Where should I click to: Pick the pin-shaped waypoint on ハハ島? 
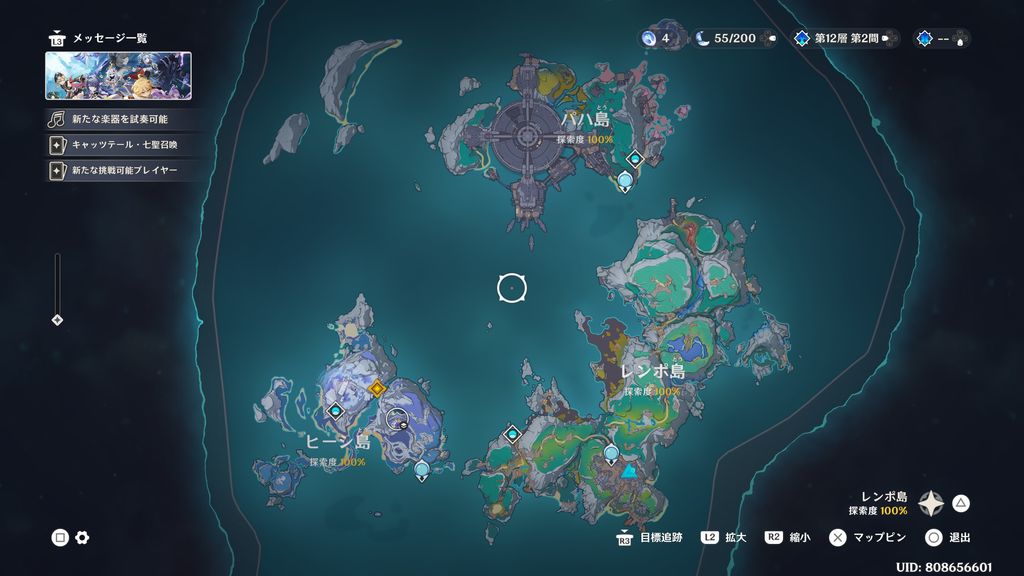click(625, 181)
